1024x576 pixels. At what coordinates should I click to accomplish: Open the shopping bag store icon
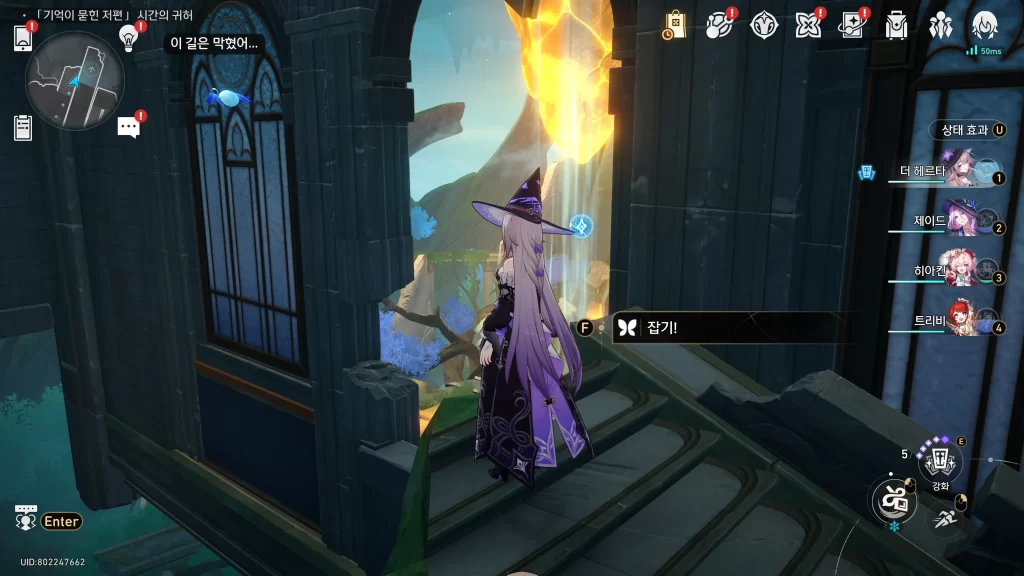click(x=675, y=25)
